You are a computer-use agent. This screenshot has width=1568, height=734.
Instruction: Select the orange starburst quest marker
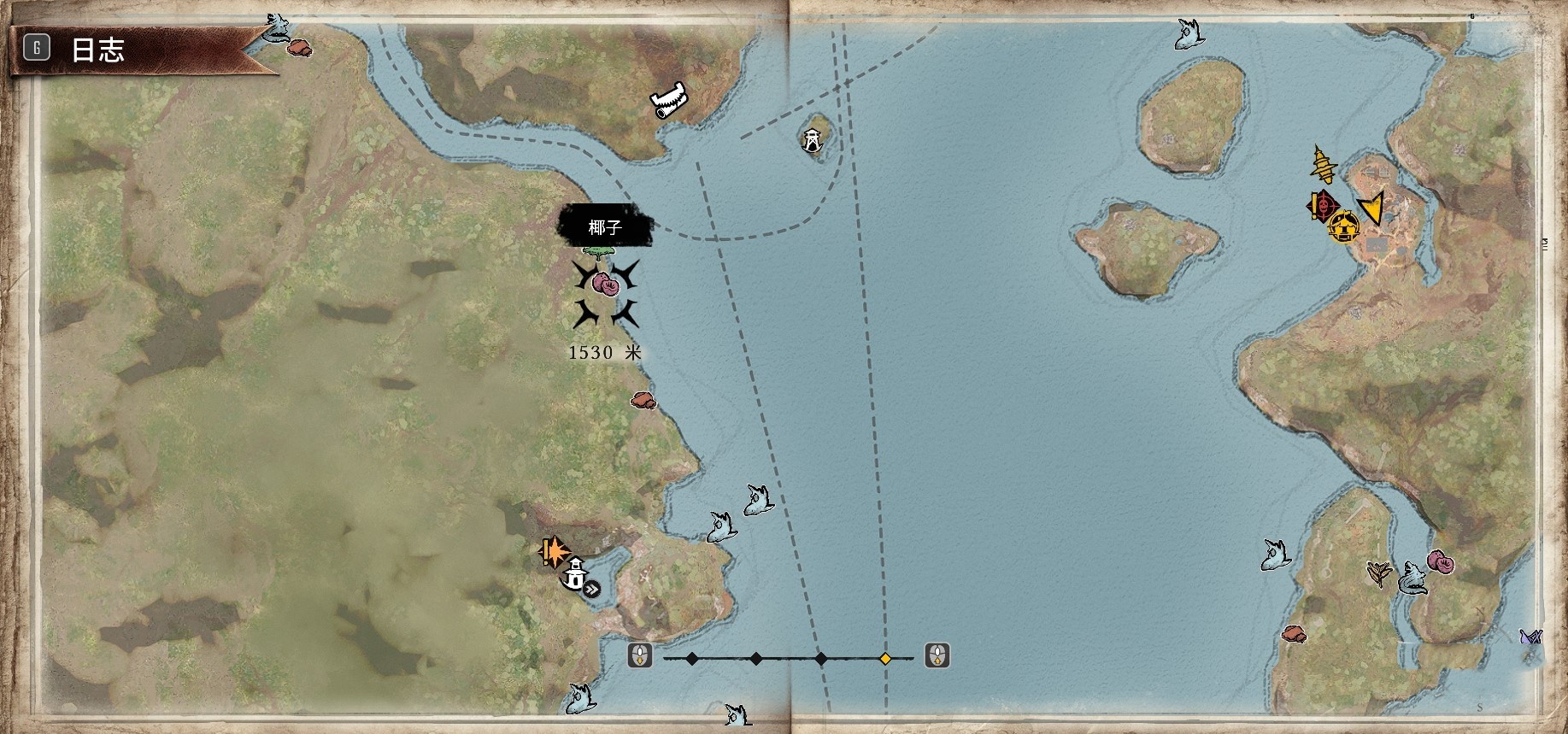click(554, 551)
